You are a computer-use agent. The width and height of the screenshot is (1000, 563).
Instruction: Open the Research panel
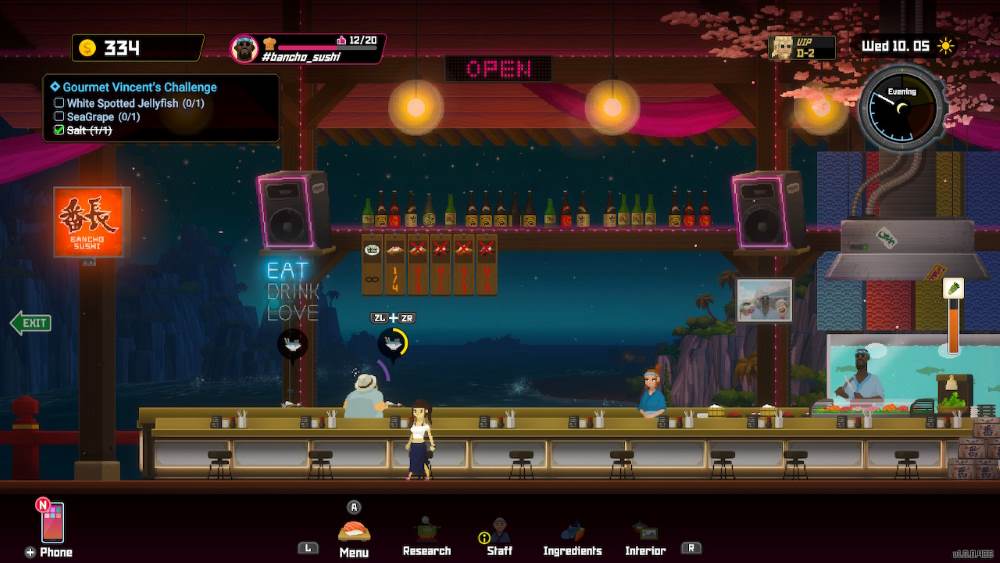click(x=427, y=532)
